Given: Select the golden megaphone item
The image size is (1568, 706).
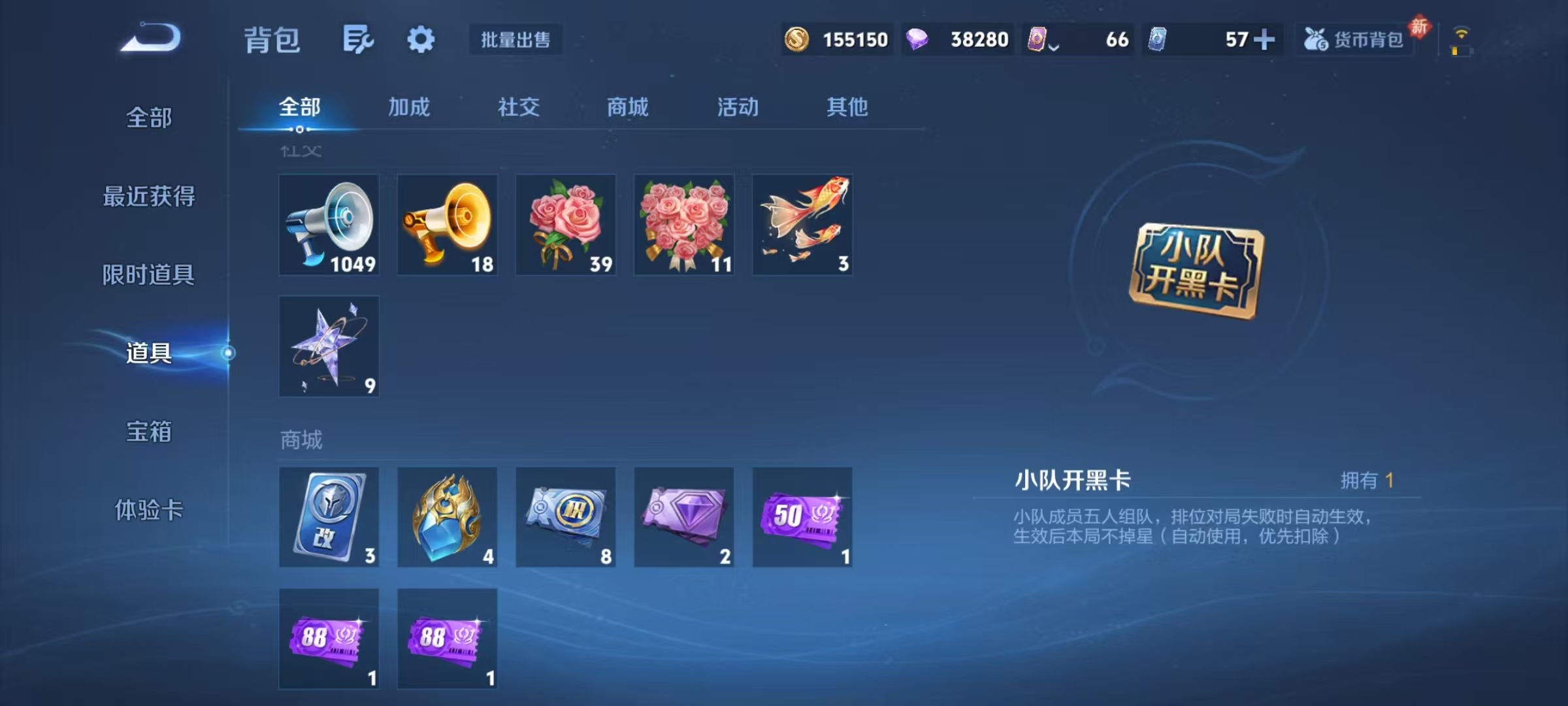Looking at the screenshot, I should 447,226.
